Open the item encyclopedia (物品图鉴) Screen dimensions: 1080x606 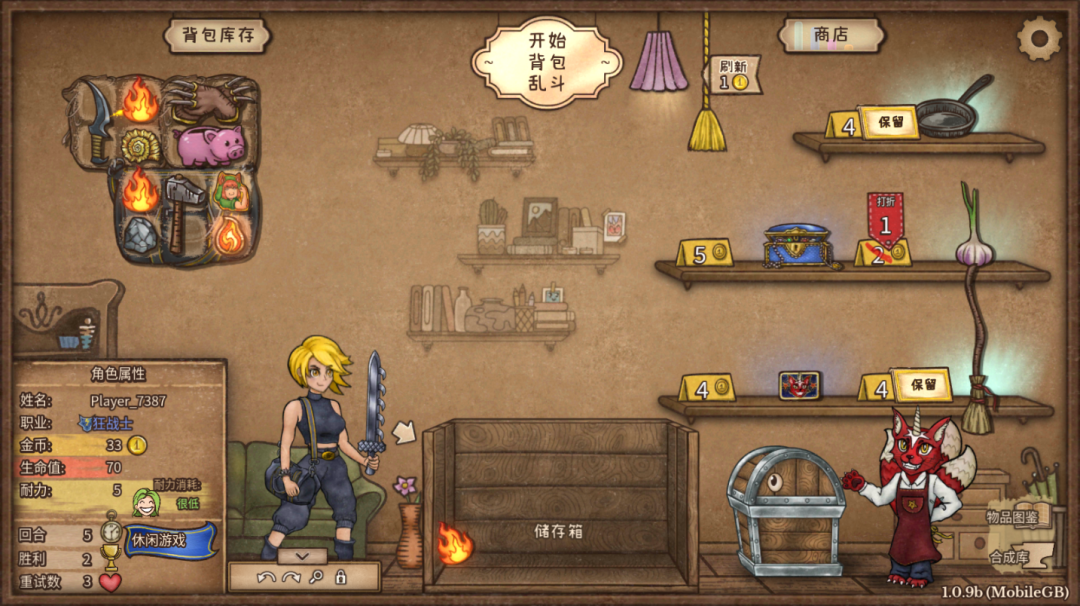click(x=1012, y=517)
